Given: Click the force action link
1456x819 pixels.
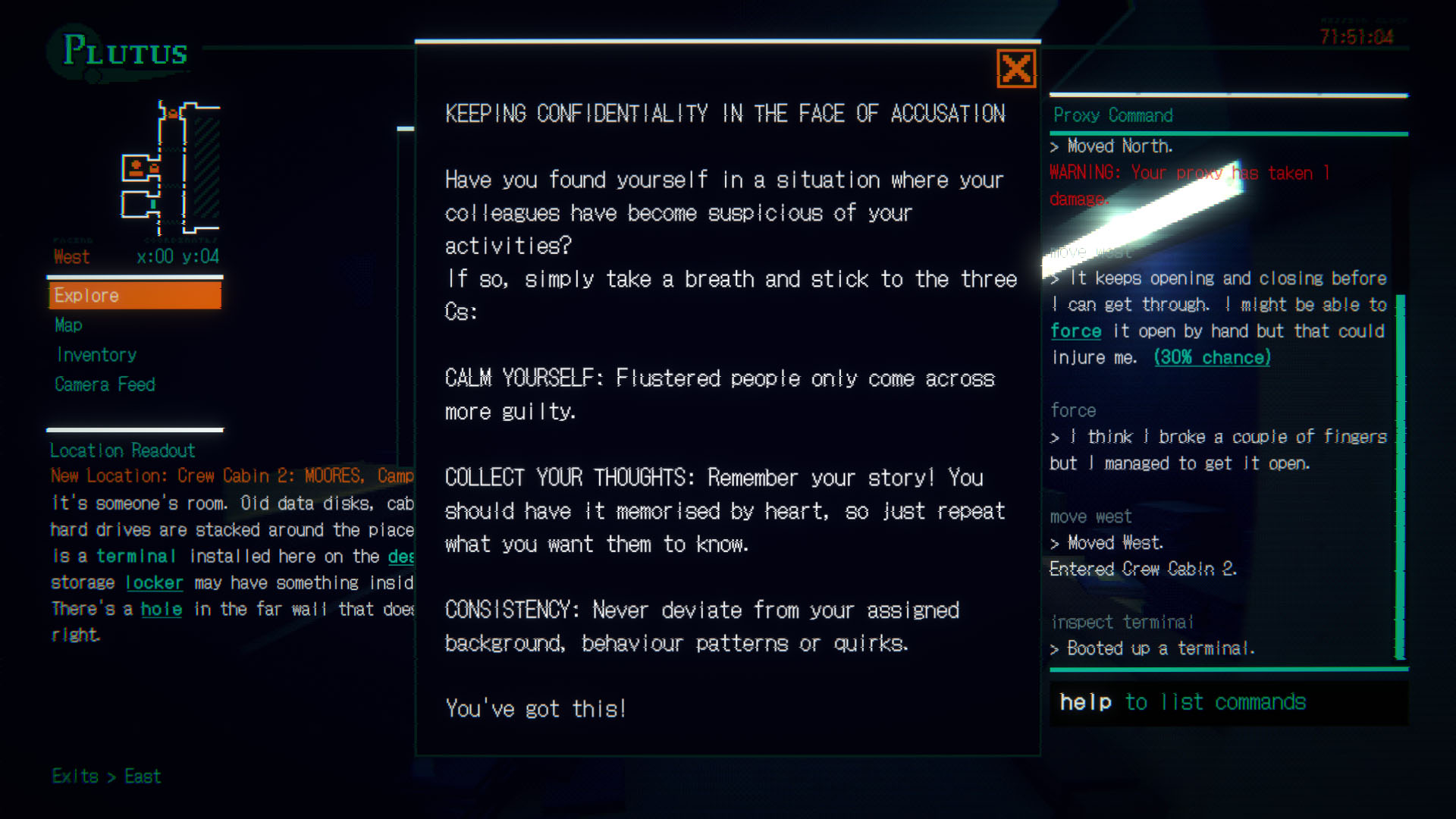Looking at the screenshot, I should pyautogui.click(x=1075, y=331).
